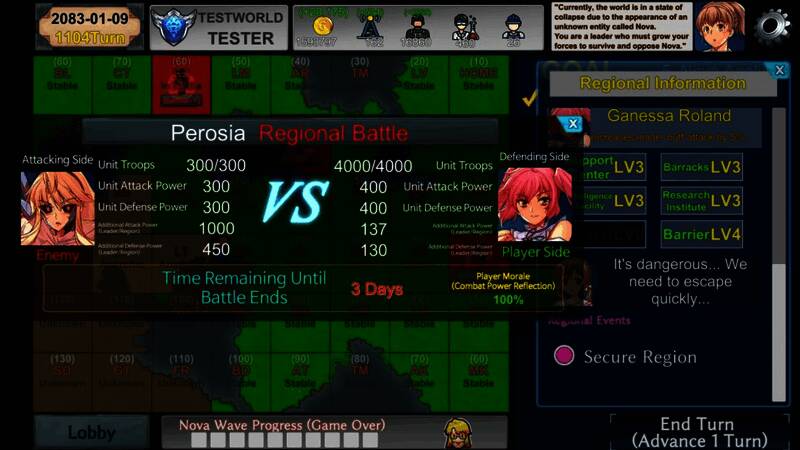The width and height of the screenshot is (800, 450).
Task: Select the HOME region tile on the map
Action: pos(478,78)
